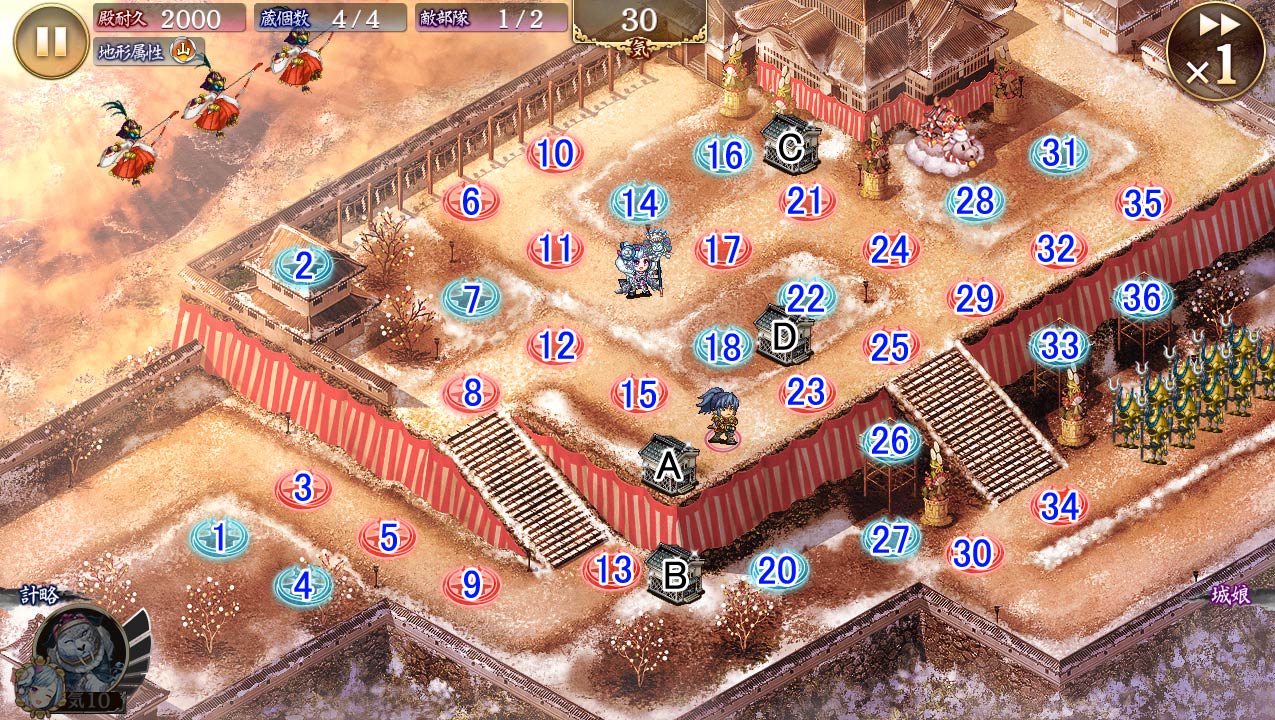Pick blue placement tile 26
Image resolution: width=1275 pixels, height=720 pixels.
coord(890,441)
